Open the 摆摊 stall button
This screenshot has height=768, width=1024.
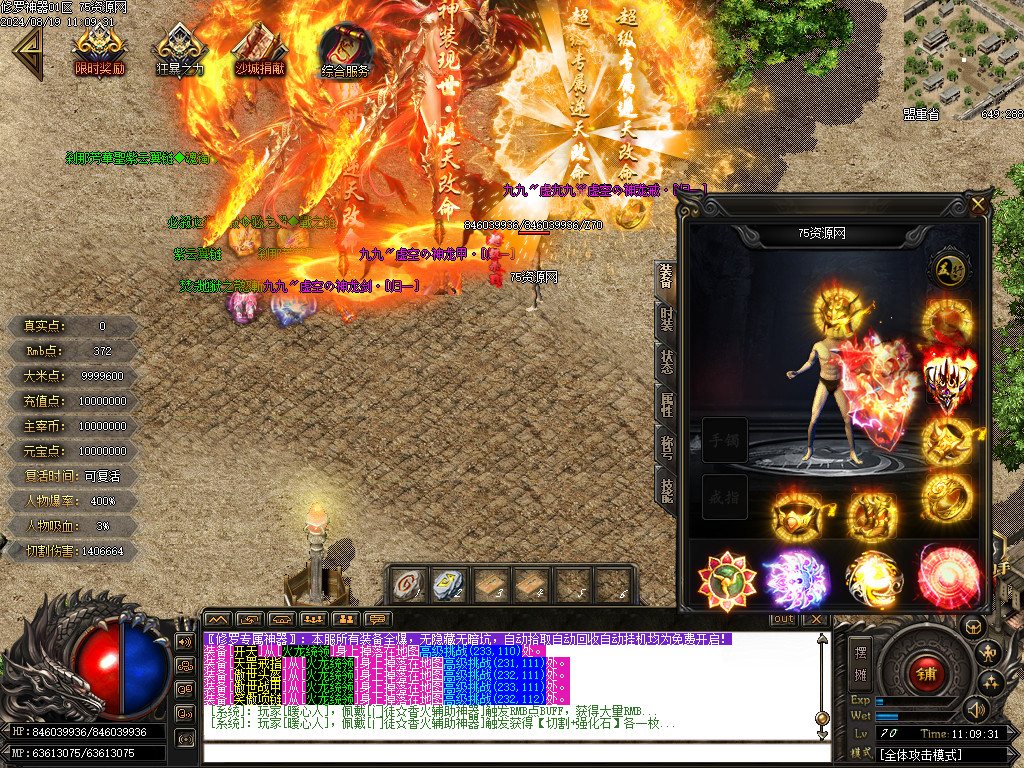(860, 660)
